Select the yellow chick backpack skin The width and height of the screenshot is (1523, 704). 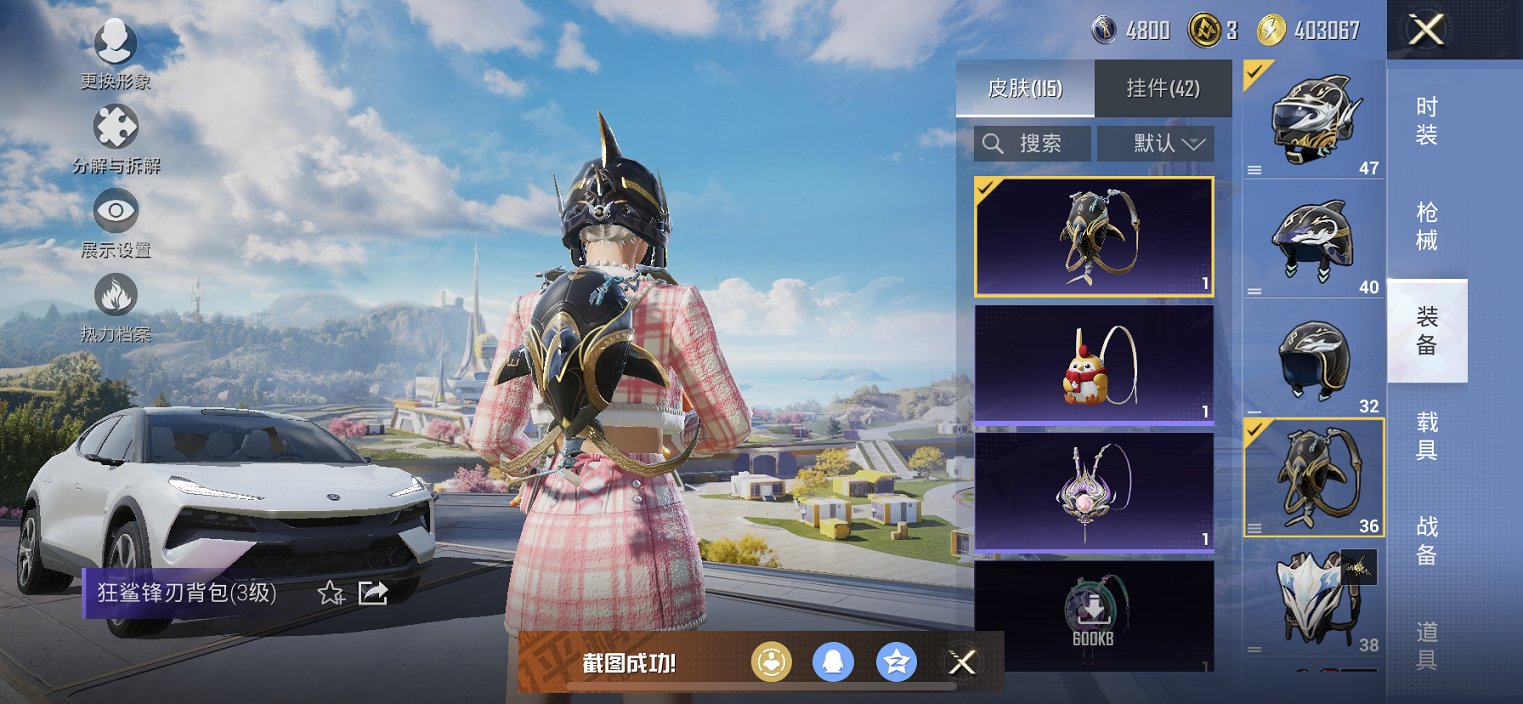click(x=1094, y=364)
